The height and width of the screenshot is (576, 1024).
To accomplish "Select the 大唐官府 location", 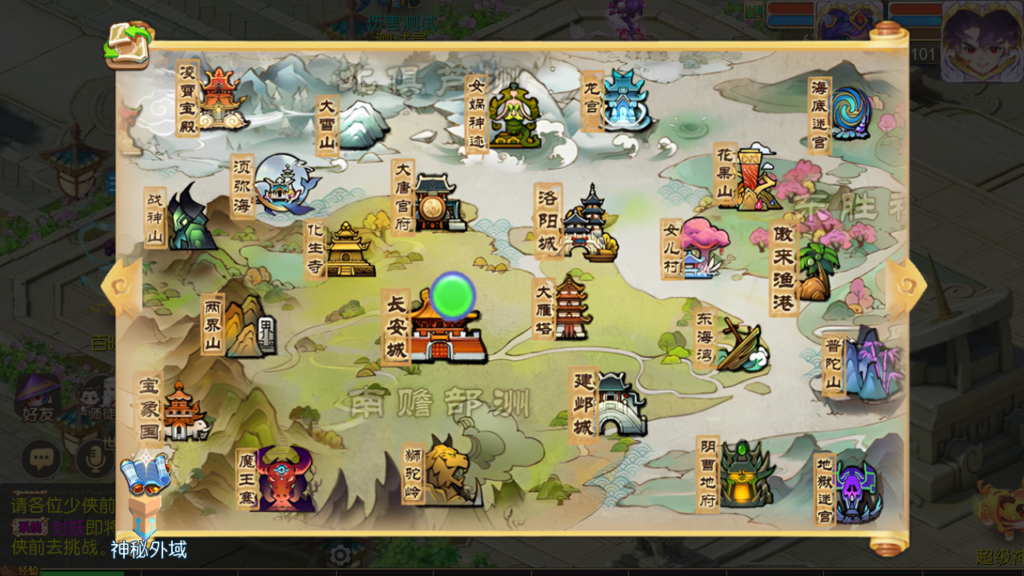I will tap(438, 202).
